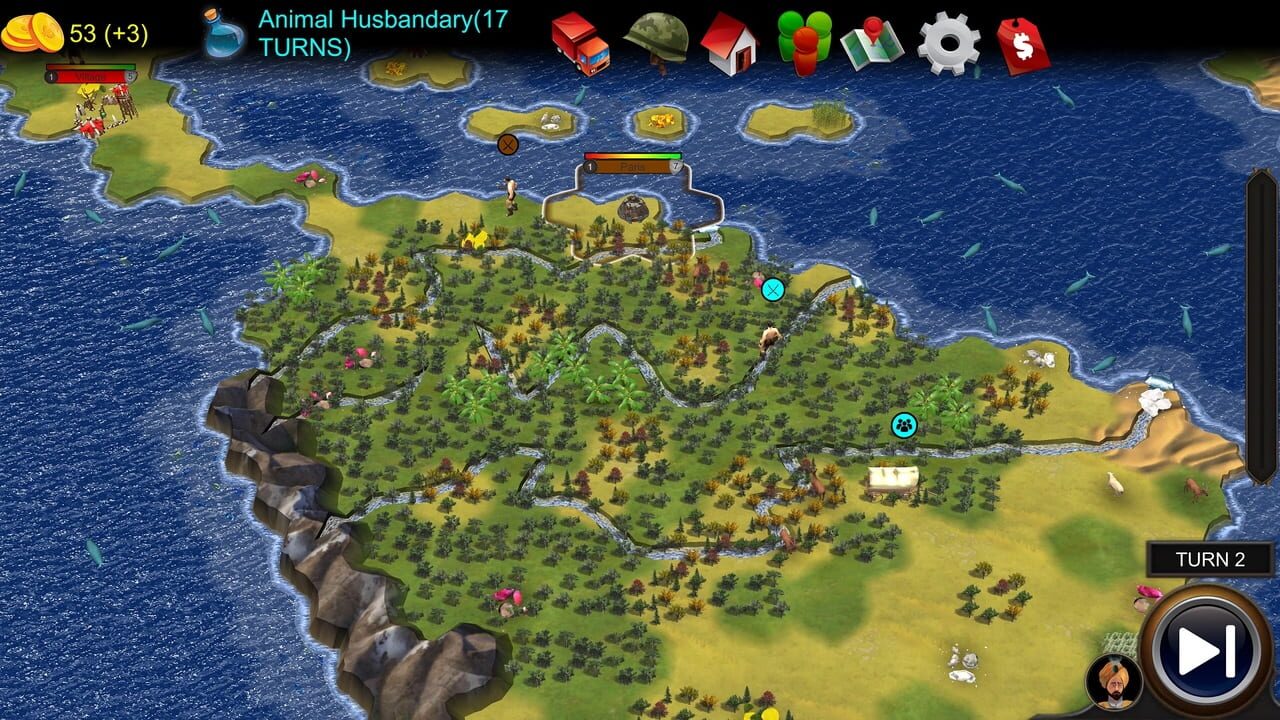Select the Para city banner
The width and height of the screenshot is (1280, 720).
coord(630,165)
